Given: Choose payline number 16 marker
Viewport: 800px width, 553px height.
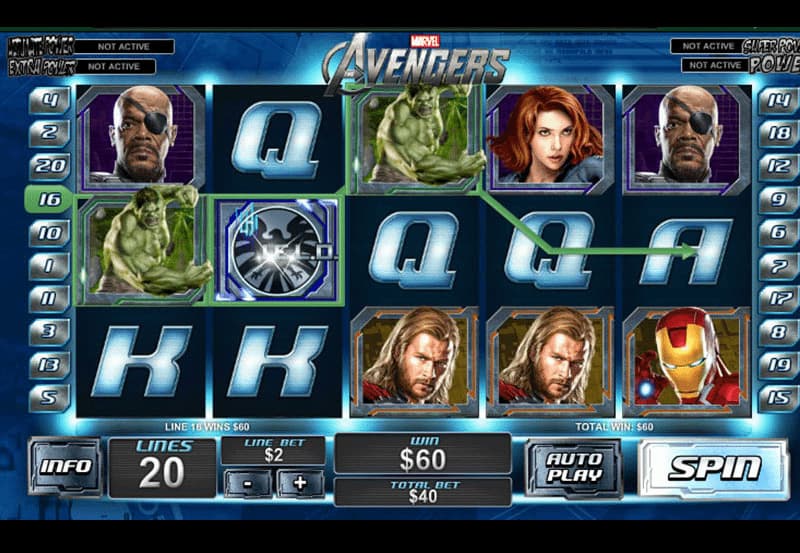Looking at the screenshot, I should coord(49,199).
